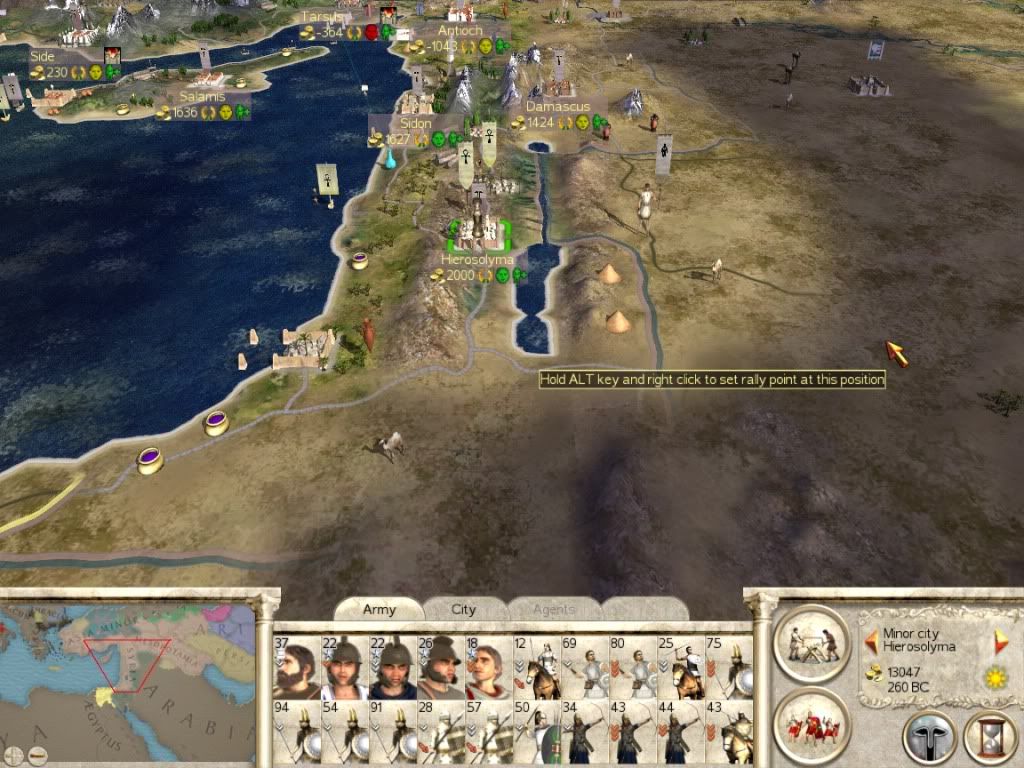Select the cavalry unit card with 25 men
This screenshot has width=1024, height=768.
click(679, 666)
